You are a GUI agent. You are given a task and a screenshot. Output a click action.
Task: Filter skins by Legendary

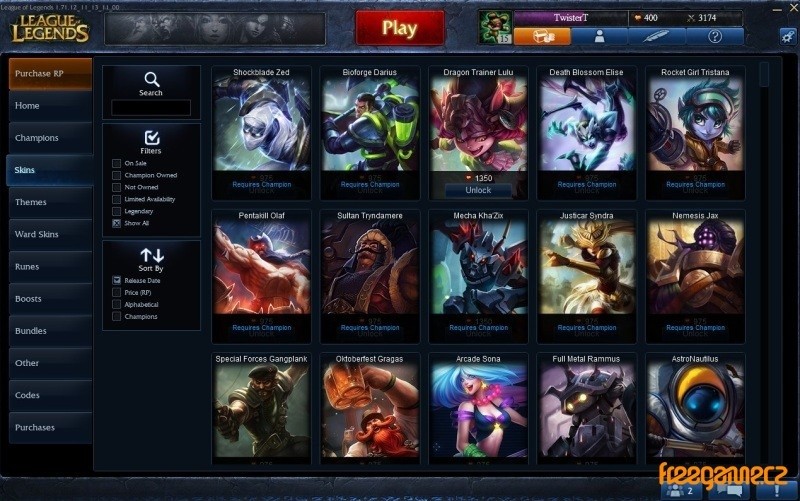coord(117,211)
